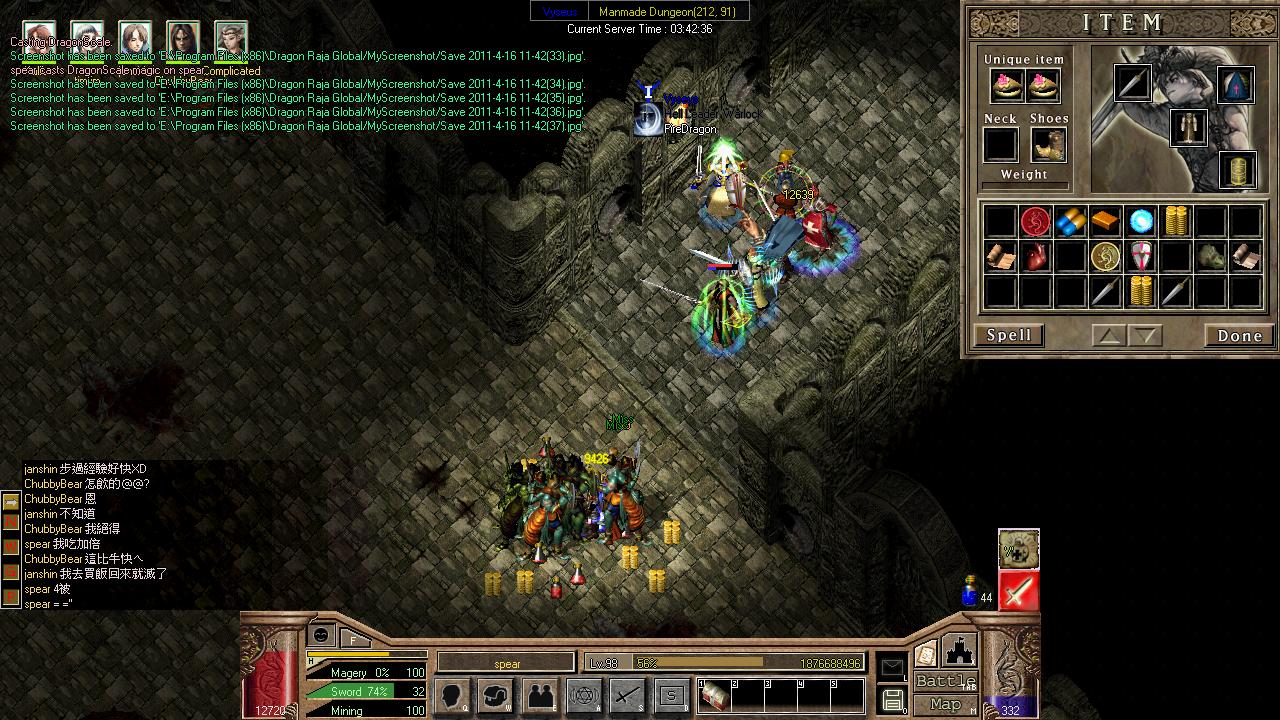Open the mail envelope icon
This screenshot has width=1280, height=720.
point(891,667)
